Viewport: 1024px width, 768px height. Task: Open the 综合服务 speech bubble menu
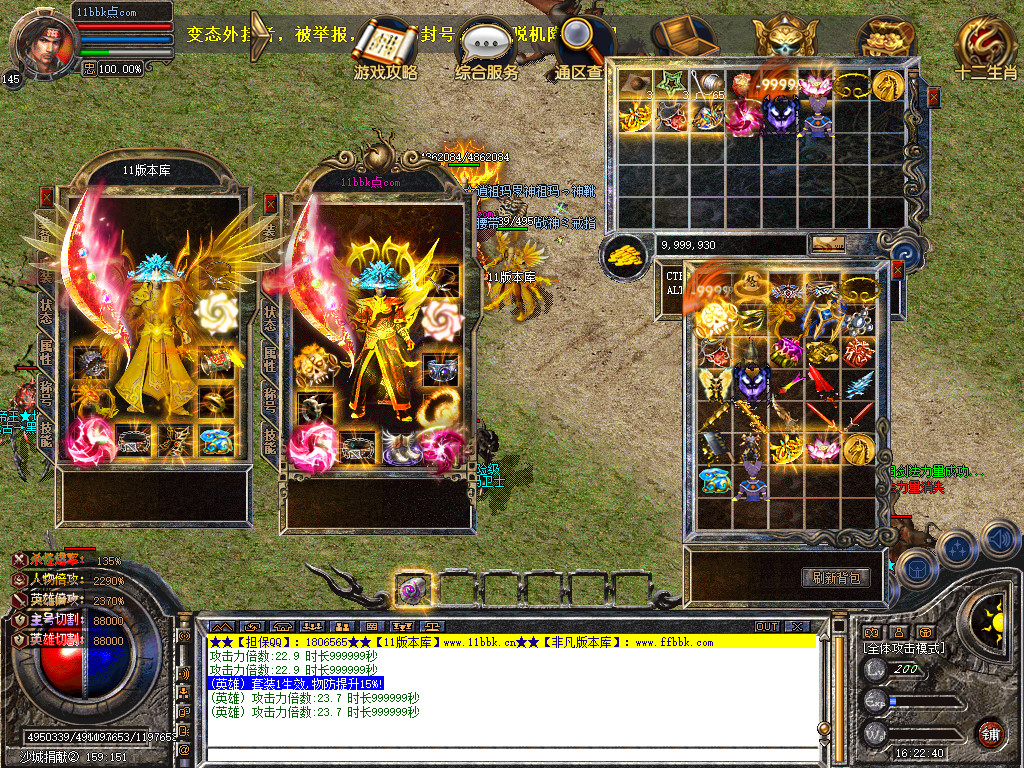click(x=486, y=46)
